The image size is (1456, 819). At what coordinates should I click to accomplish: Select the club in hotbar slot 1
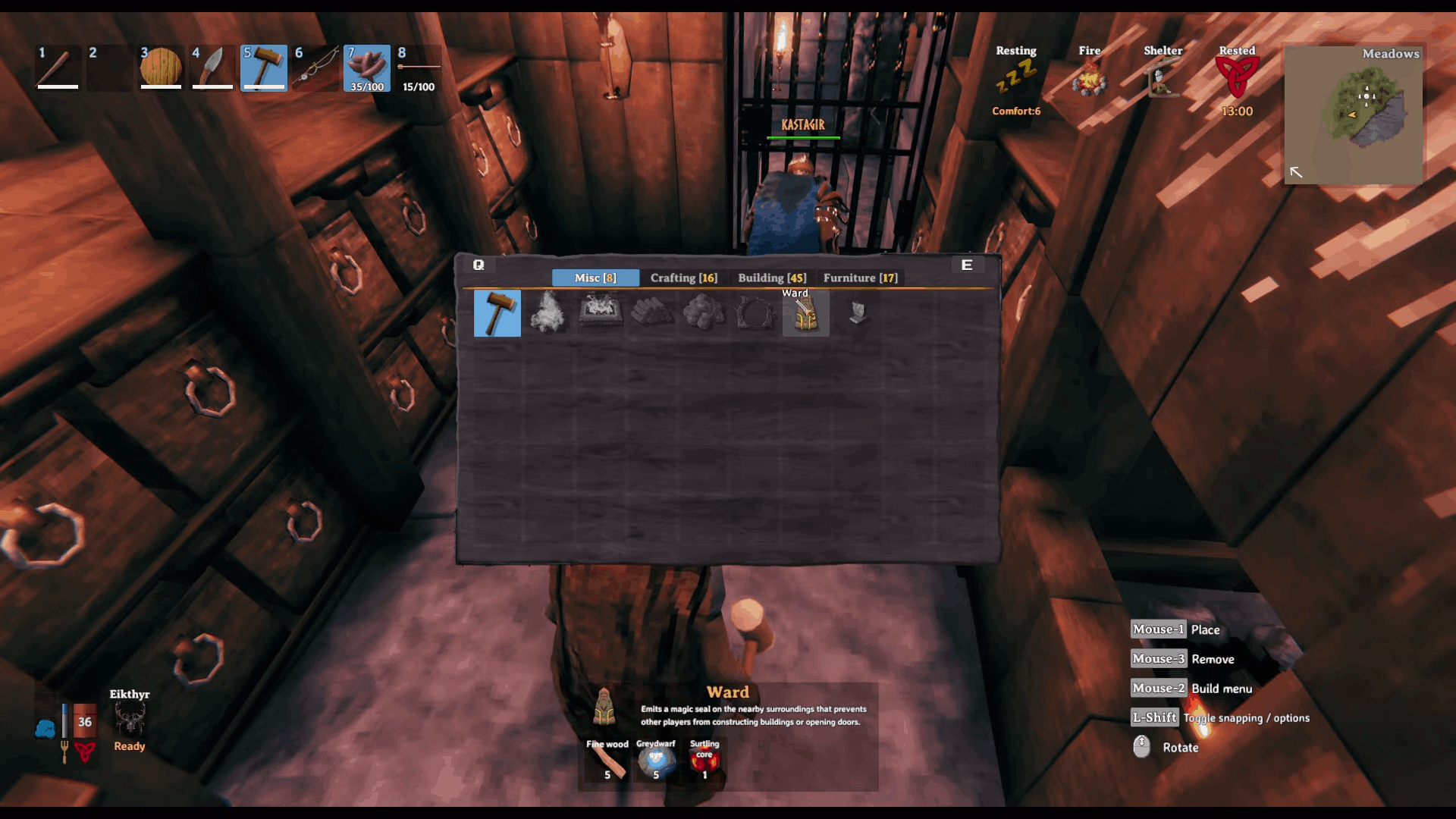point(58,67)
